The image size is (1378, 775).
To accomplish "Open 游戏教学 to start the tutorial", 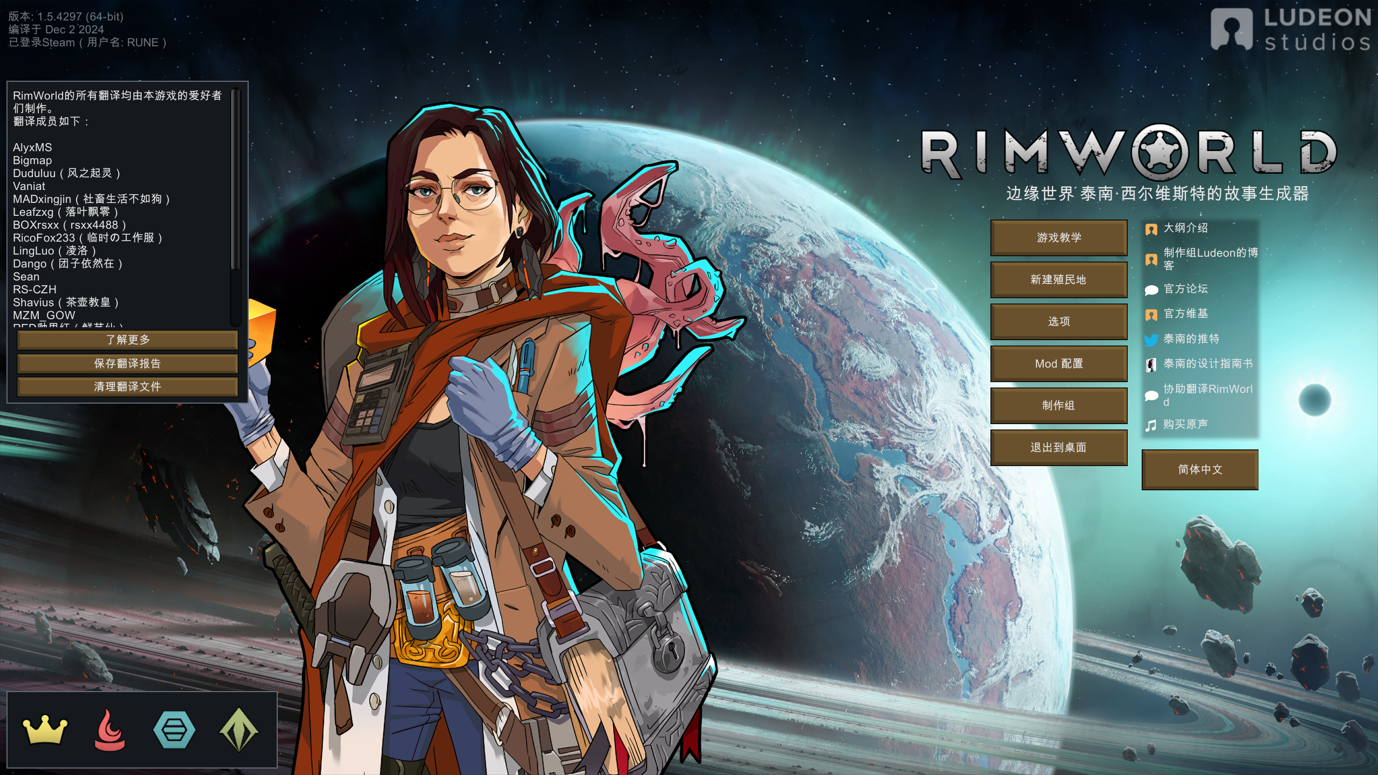I will (1058, 238).
